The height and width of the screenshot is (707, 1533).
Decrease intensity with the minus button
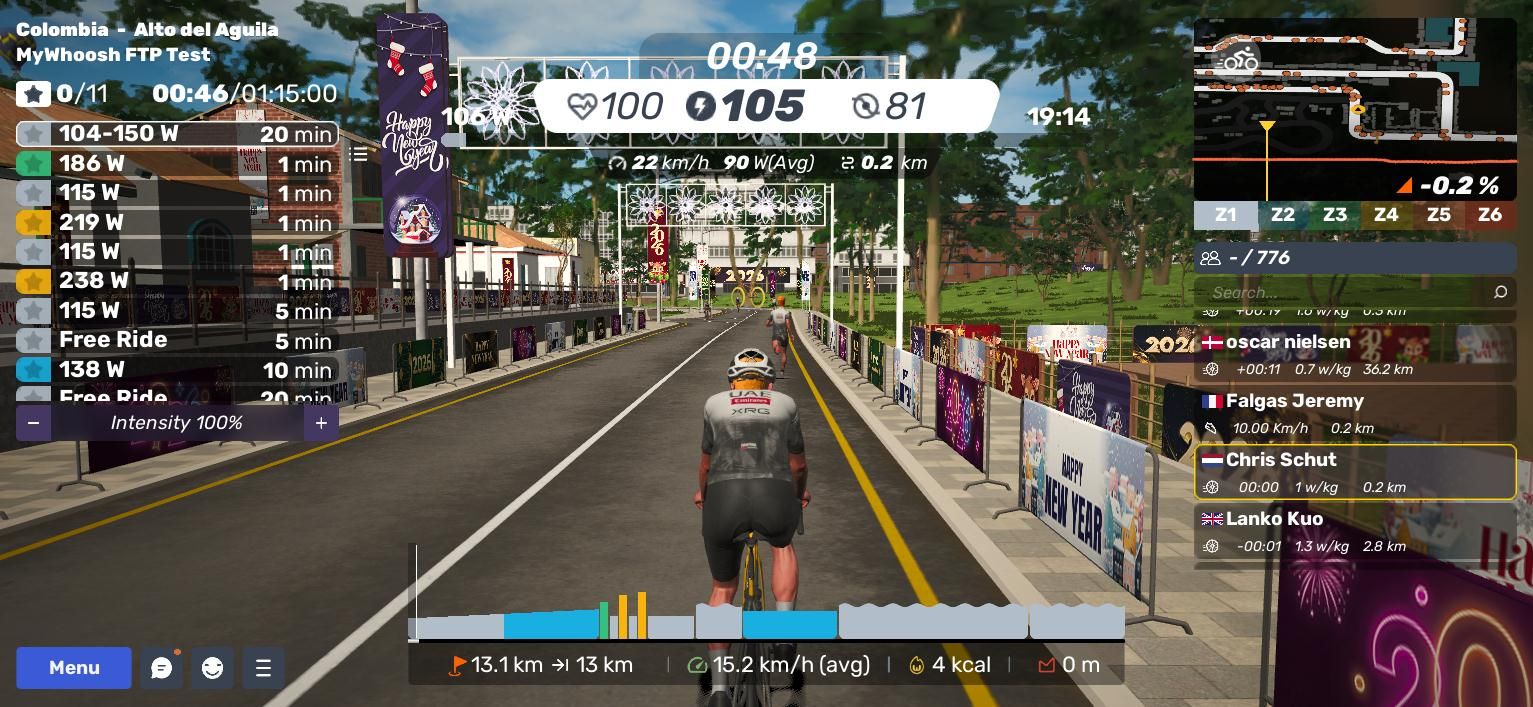point(33,423)
